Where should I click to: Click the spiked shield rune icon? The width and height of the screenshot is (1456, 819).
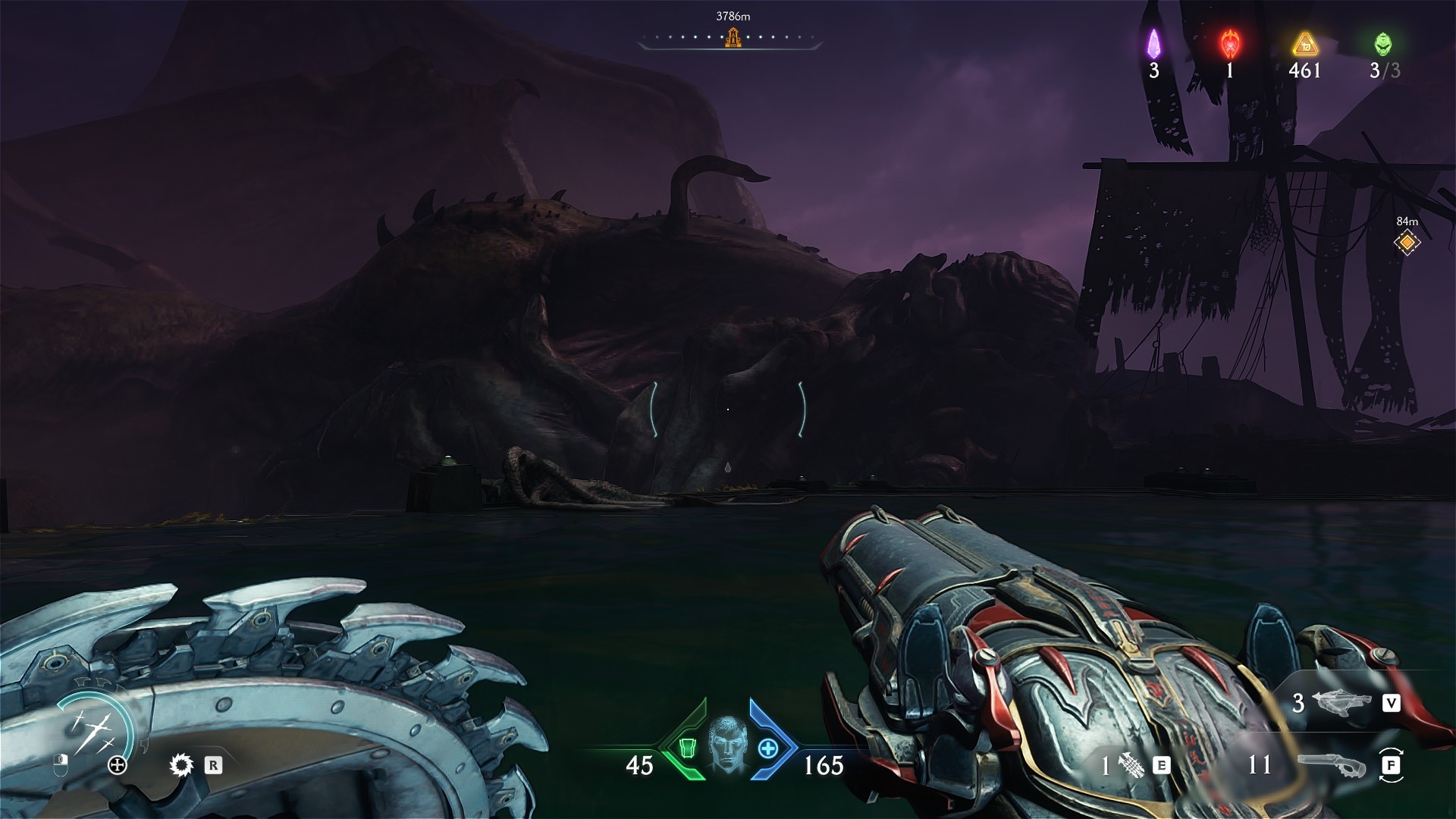click(x=181, y=765)
